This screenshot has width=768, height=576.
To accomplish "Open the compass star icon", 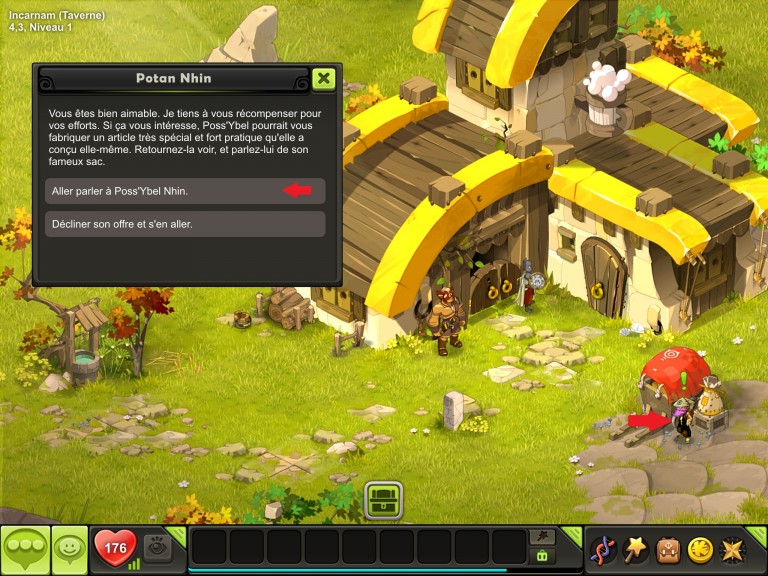I will click(x=732, y=549).
